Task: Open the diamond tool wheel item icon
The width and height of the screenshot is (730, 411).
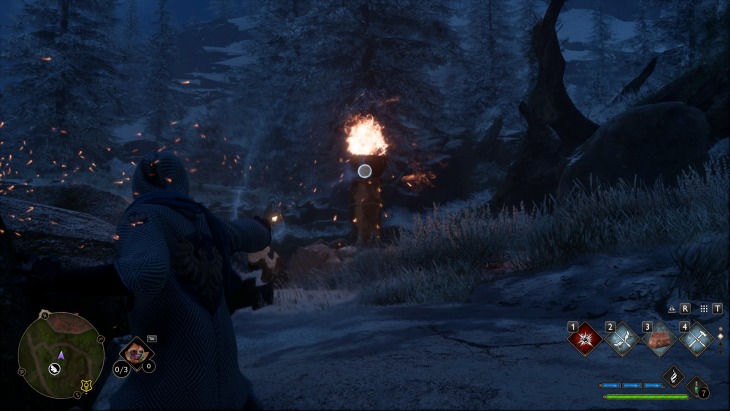Action: click(134, 352)
